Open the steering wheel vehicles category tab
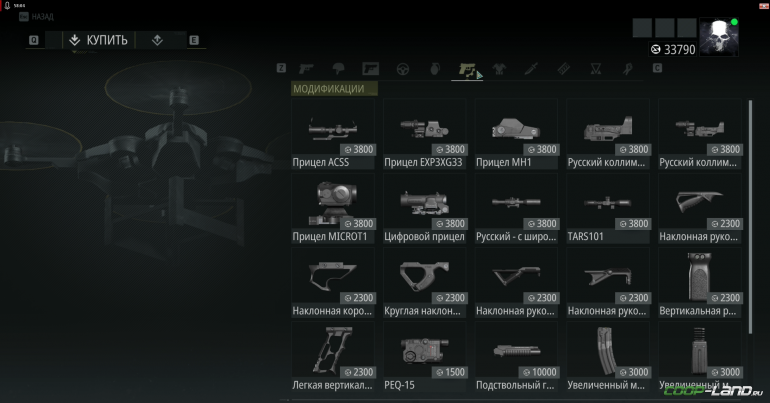 click(403, 69)
